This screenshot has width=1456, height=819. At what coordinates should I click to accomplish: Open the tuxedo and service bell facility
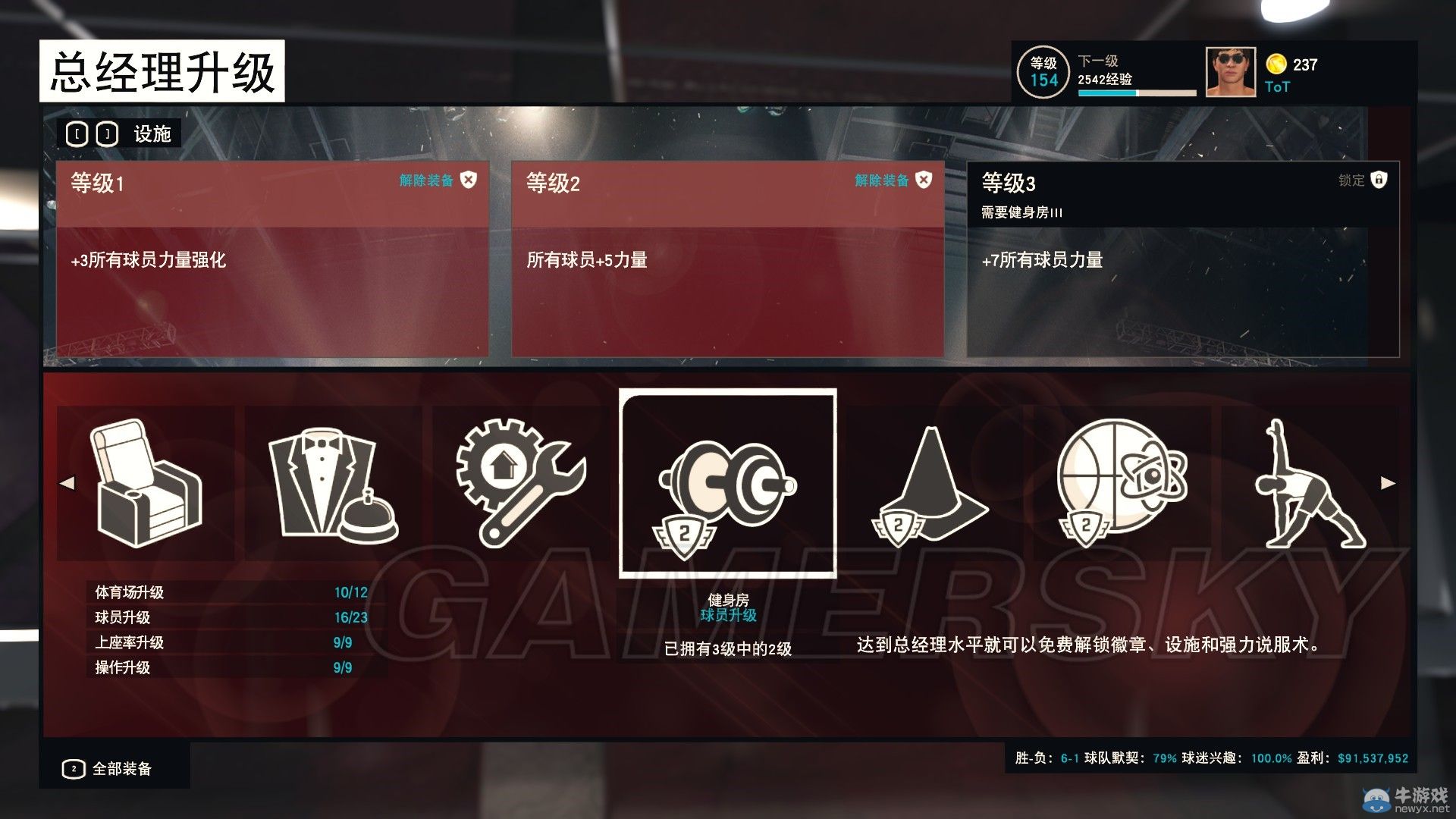pyautogui.click(x=334, y=485)
